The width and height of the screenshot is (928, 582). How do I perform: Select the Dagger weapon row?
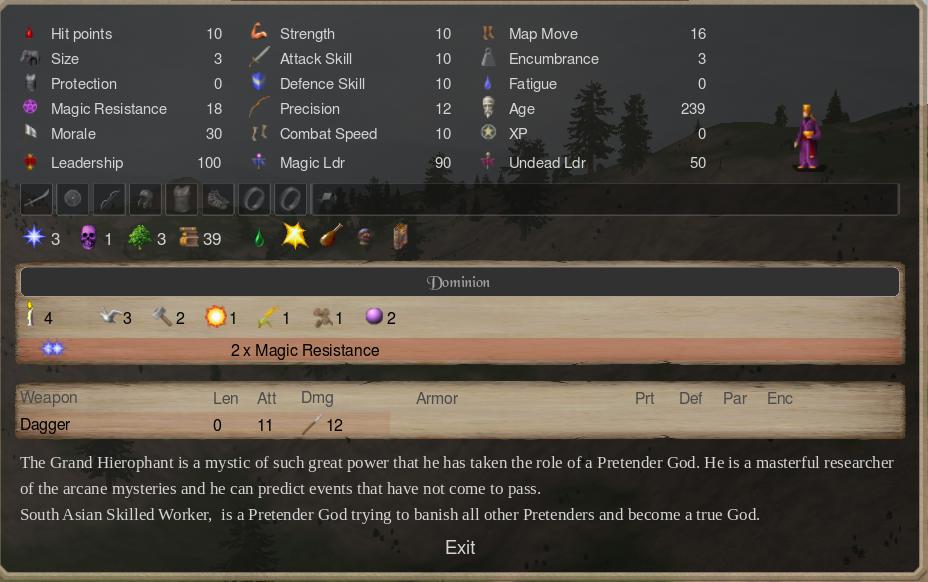click(x=200, y=425)
